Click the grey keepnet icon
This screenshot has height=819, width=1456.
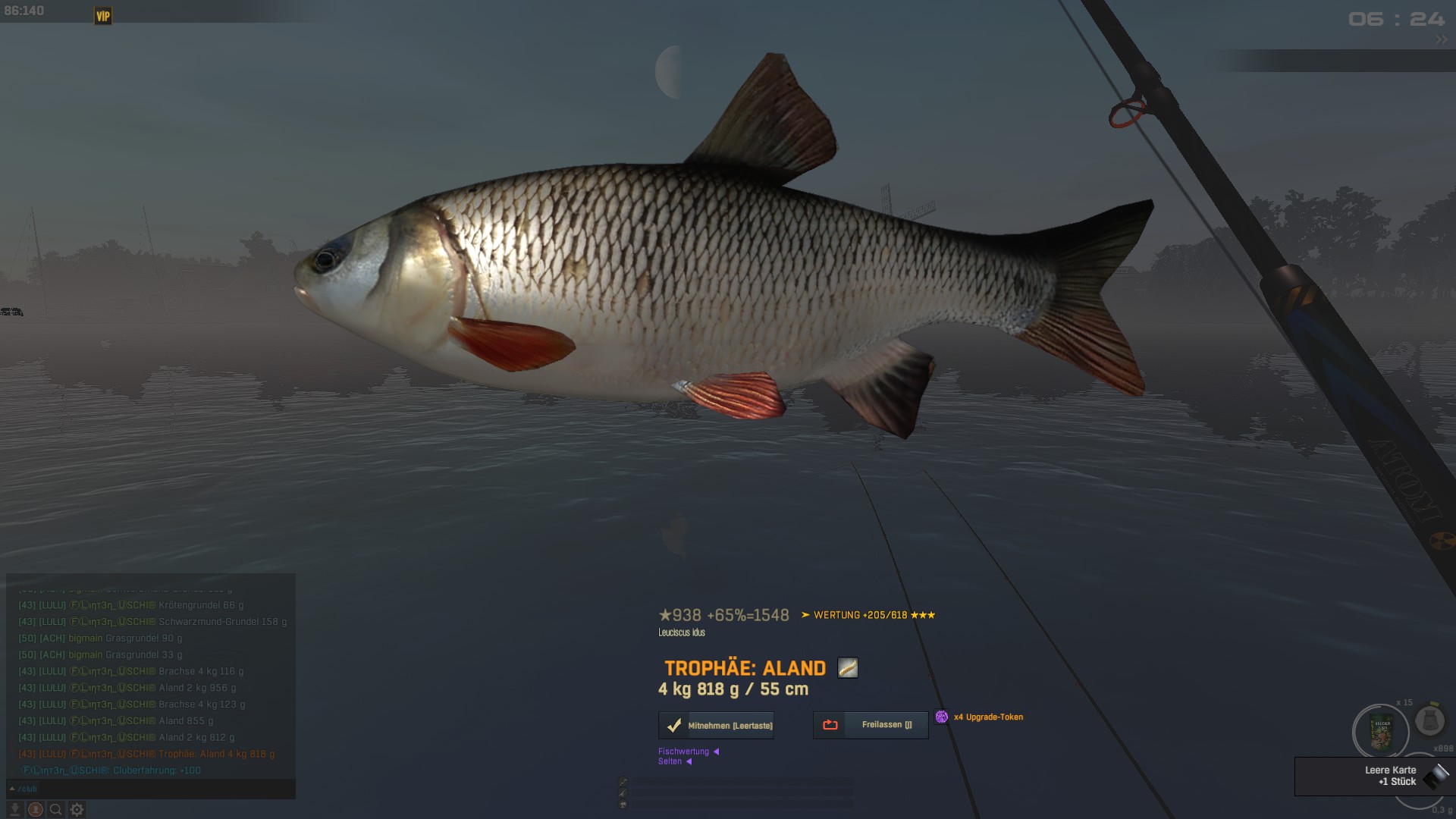pyautogui.click(x=1429, y=720)
